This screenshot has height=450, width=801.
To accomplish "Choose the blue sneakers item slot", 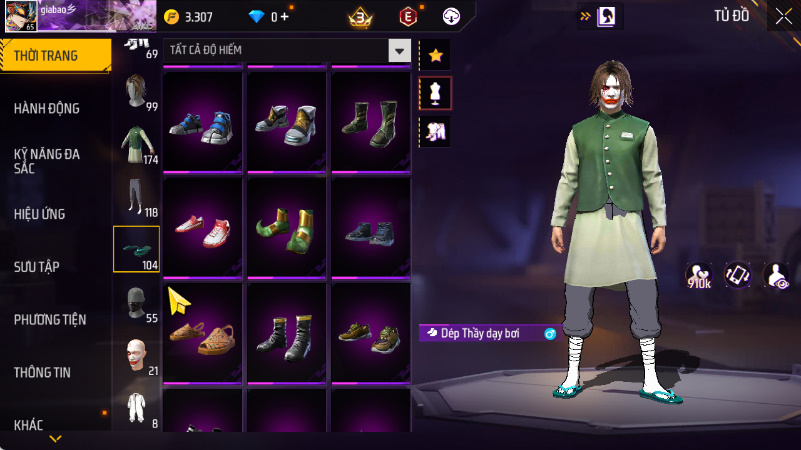I will click(202, 119).
